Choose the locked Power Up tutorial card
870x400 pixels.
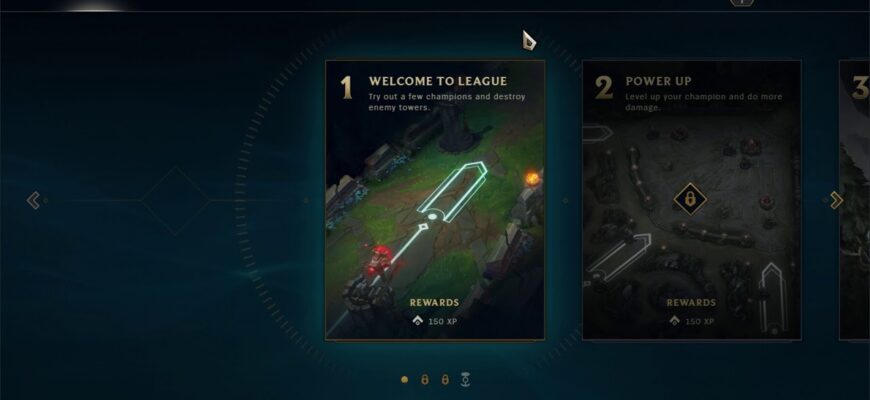(x=691, y=200)
